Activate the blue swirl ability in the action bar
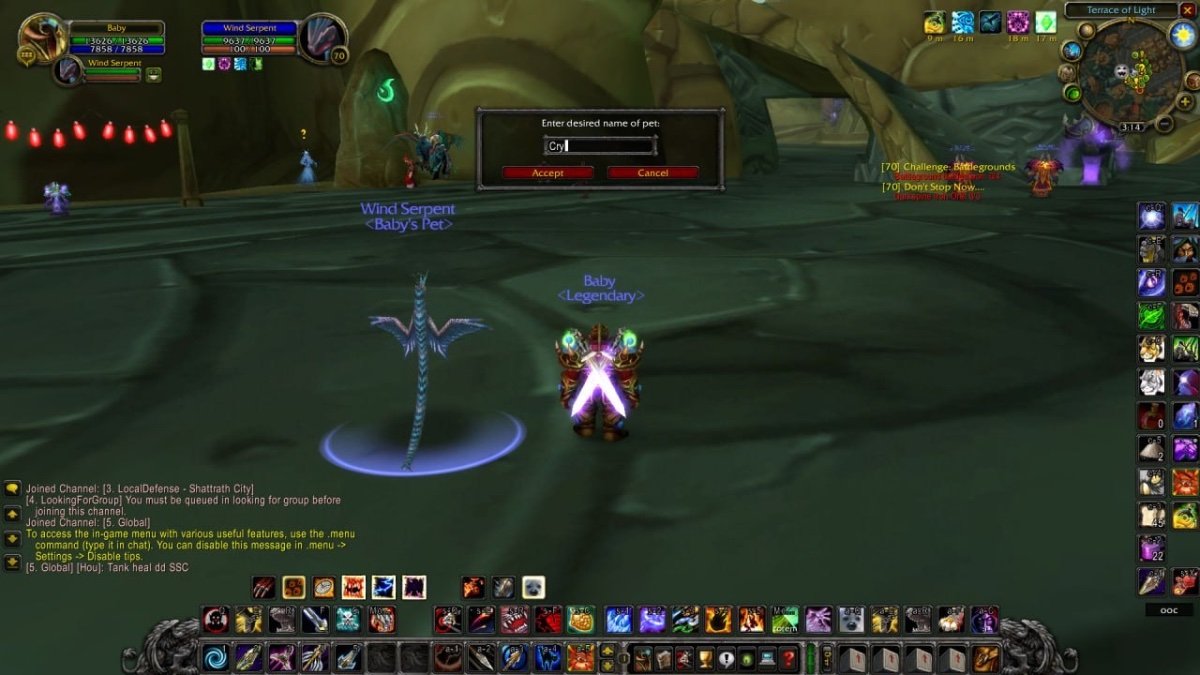This screenshot has width=1200, height=675. click(x=215, y=657)
